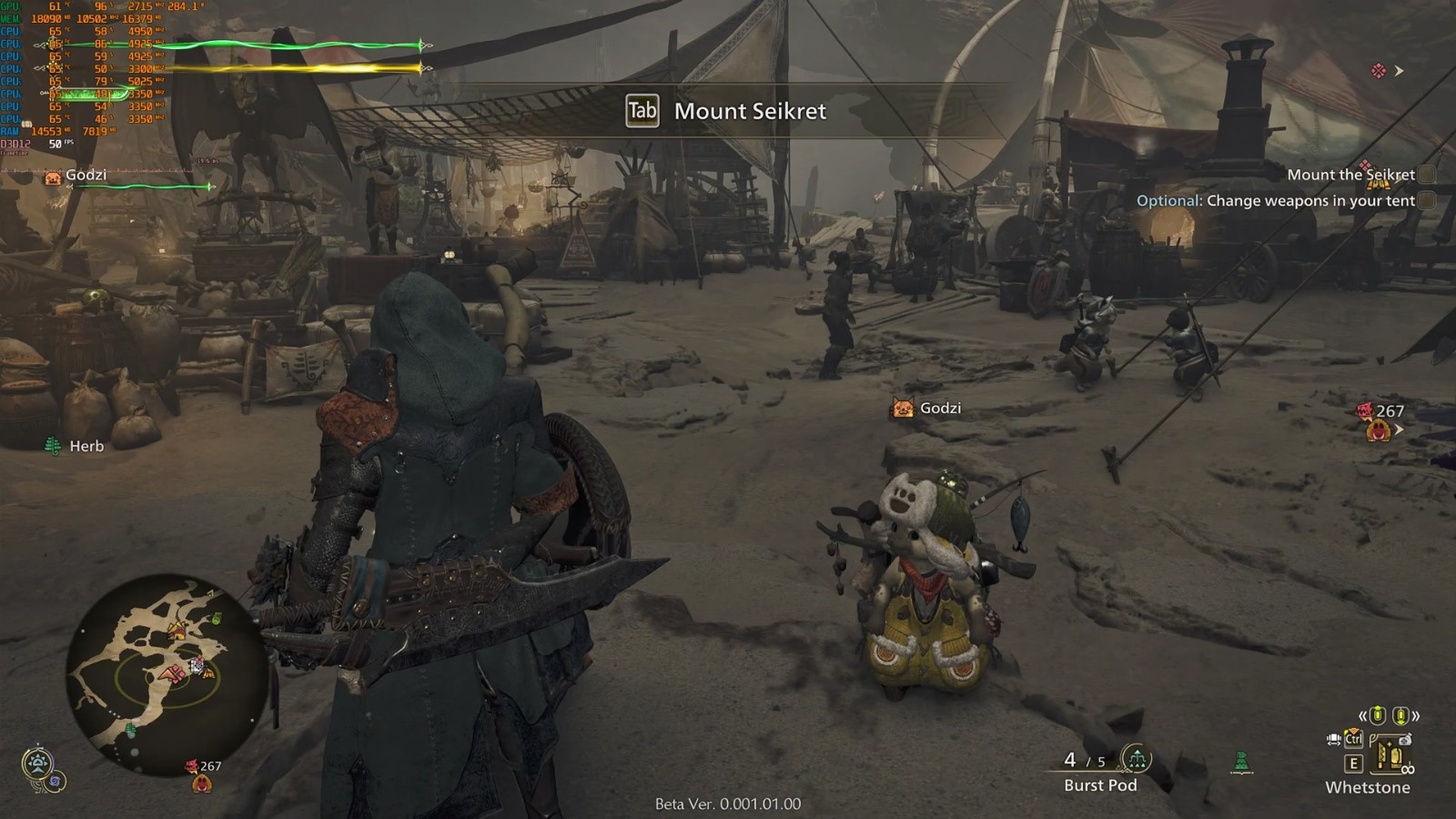Click the green herb pouch icon
The width and height of the screenshot is (1456, 819).
1242,762
